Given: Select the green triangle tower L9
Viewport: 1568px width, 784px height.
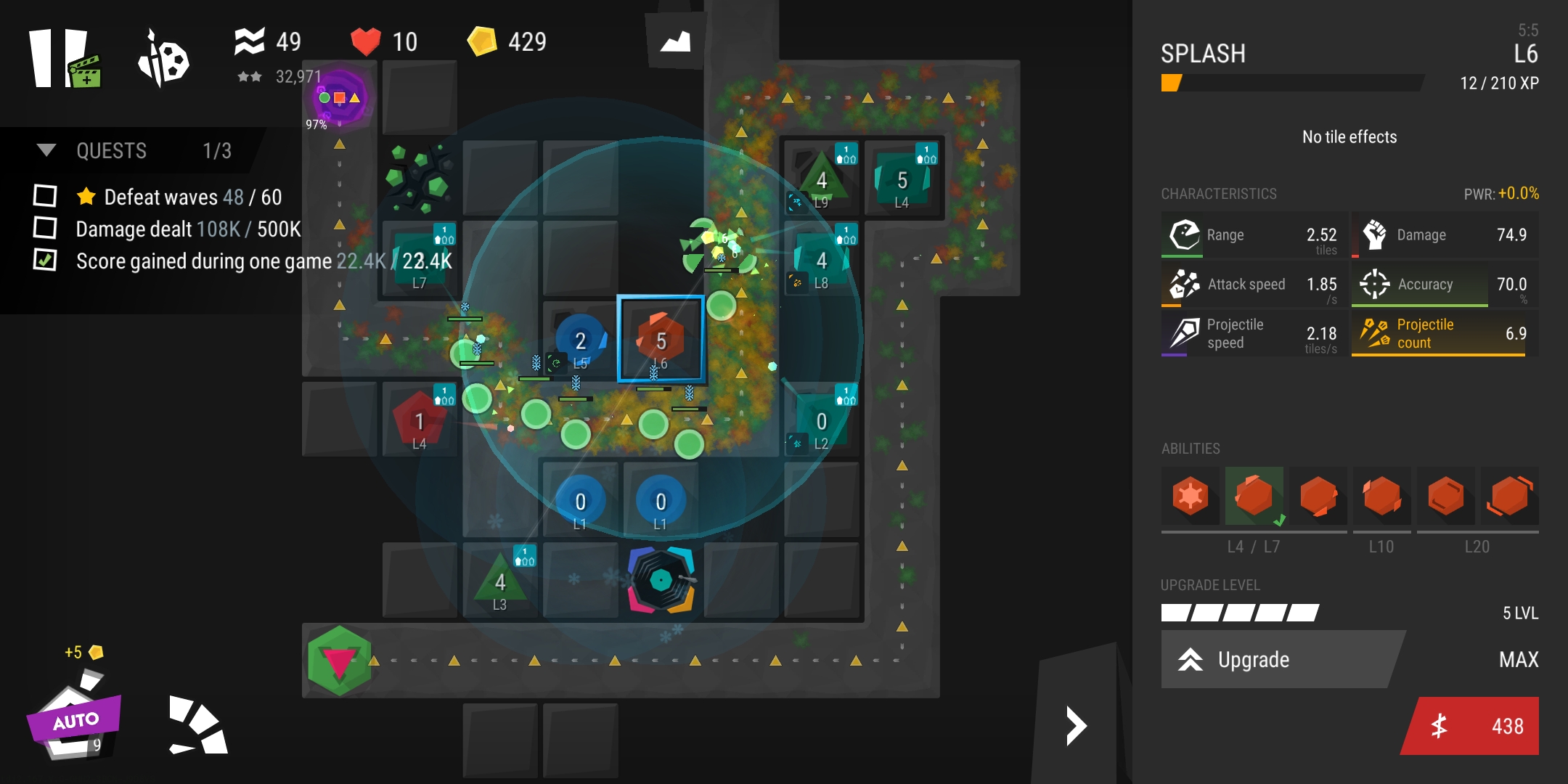Looking at the screenshot, I should pos(821,180).
